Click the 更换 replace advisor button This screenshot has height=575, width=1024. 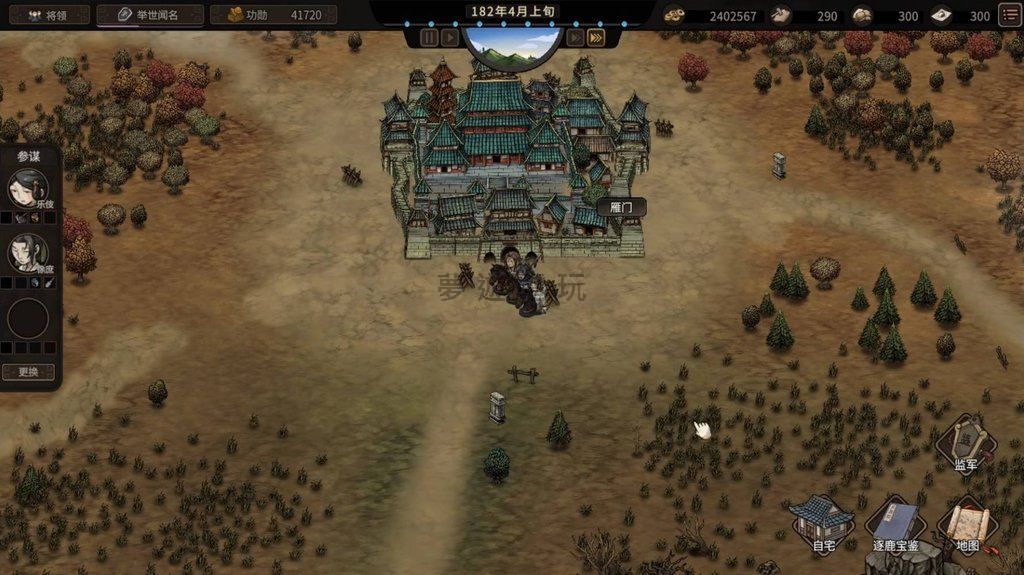pyautogui.click(x=28, y=372)
